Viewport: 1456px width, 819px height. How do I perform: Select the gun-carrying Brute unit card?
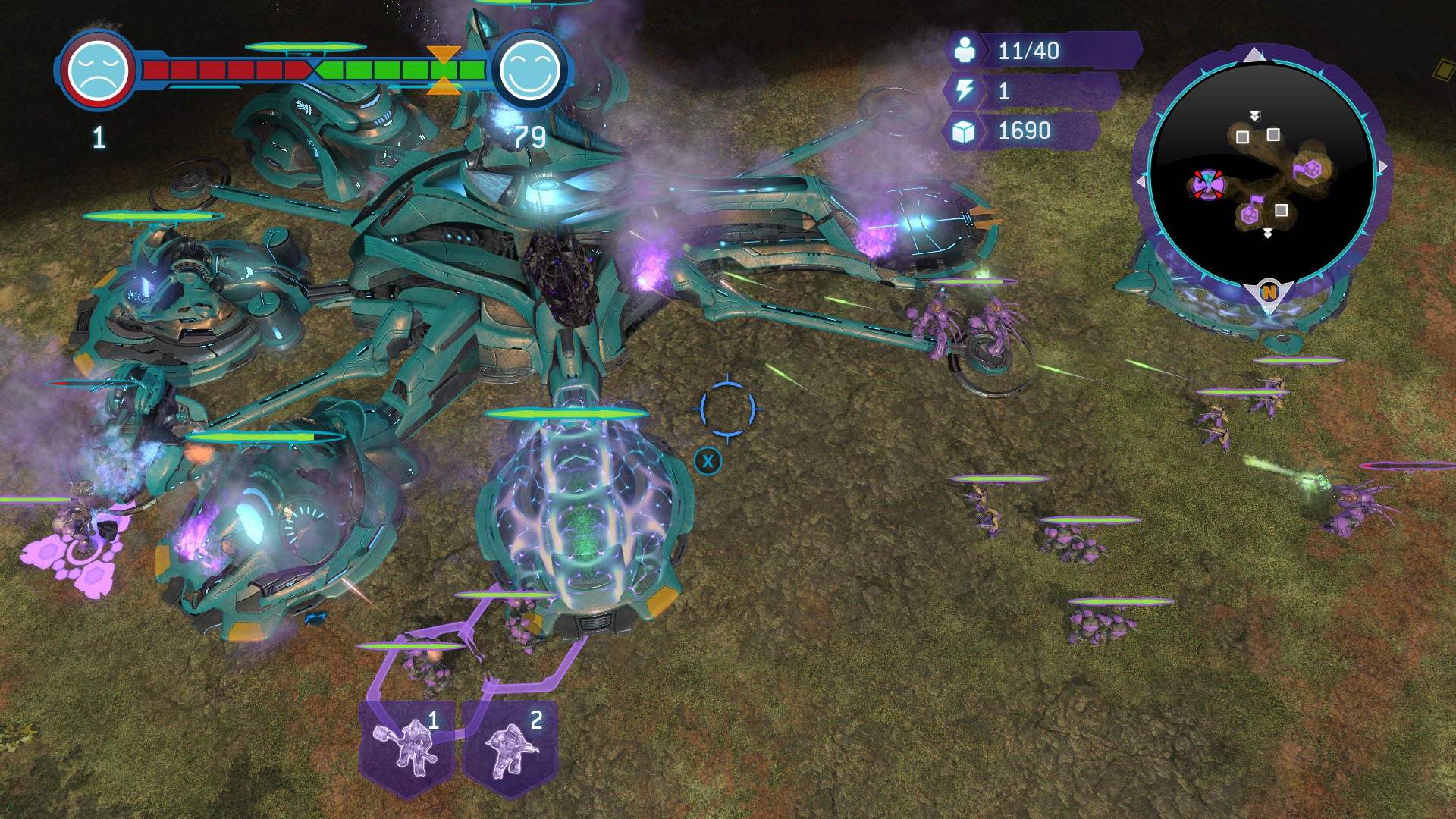click(x=510, y=747)
